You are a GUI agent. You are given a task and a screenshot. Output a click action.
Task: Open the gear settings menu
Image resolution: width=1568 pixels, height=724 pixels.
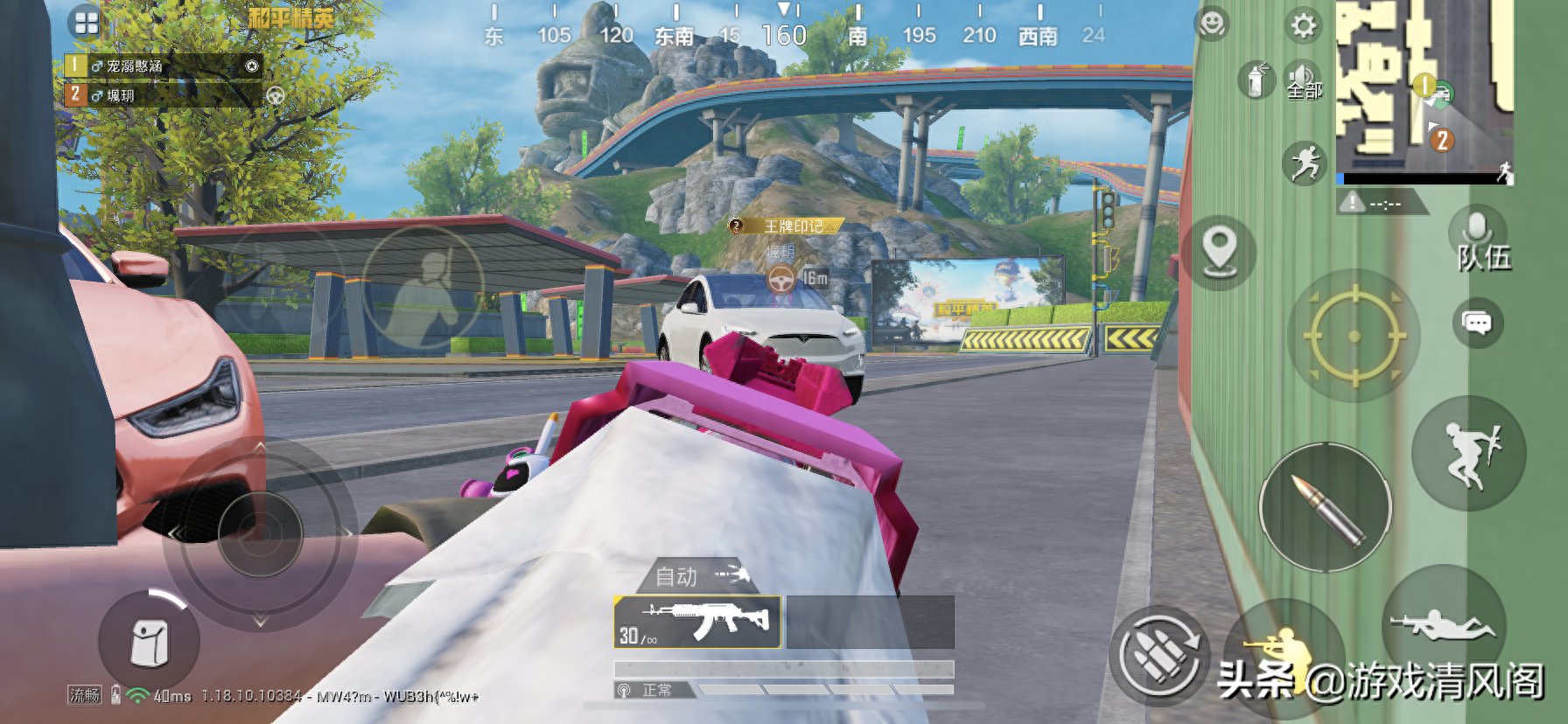[1304, 25]
